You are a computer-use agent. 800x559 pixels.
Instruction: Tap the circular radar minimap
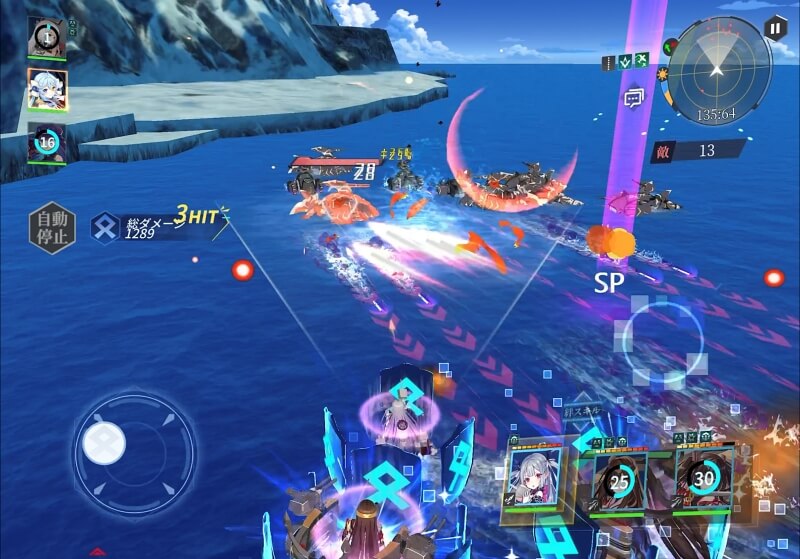pyautogui.click(x=716, y=70)
